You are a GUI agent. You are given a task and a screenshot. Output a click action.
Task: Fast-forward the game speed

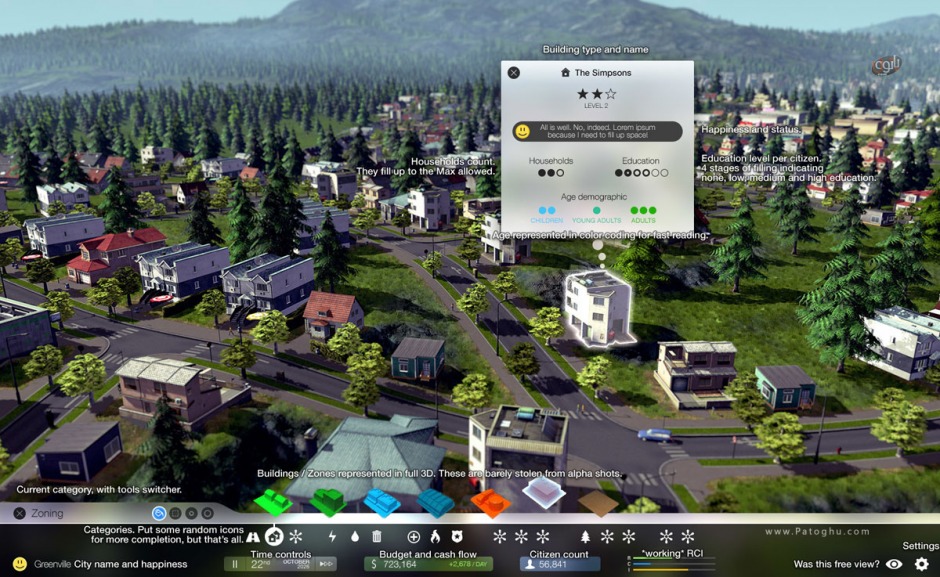tap(326, 564)
